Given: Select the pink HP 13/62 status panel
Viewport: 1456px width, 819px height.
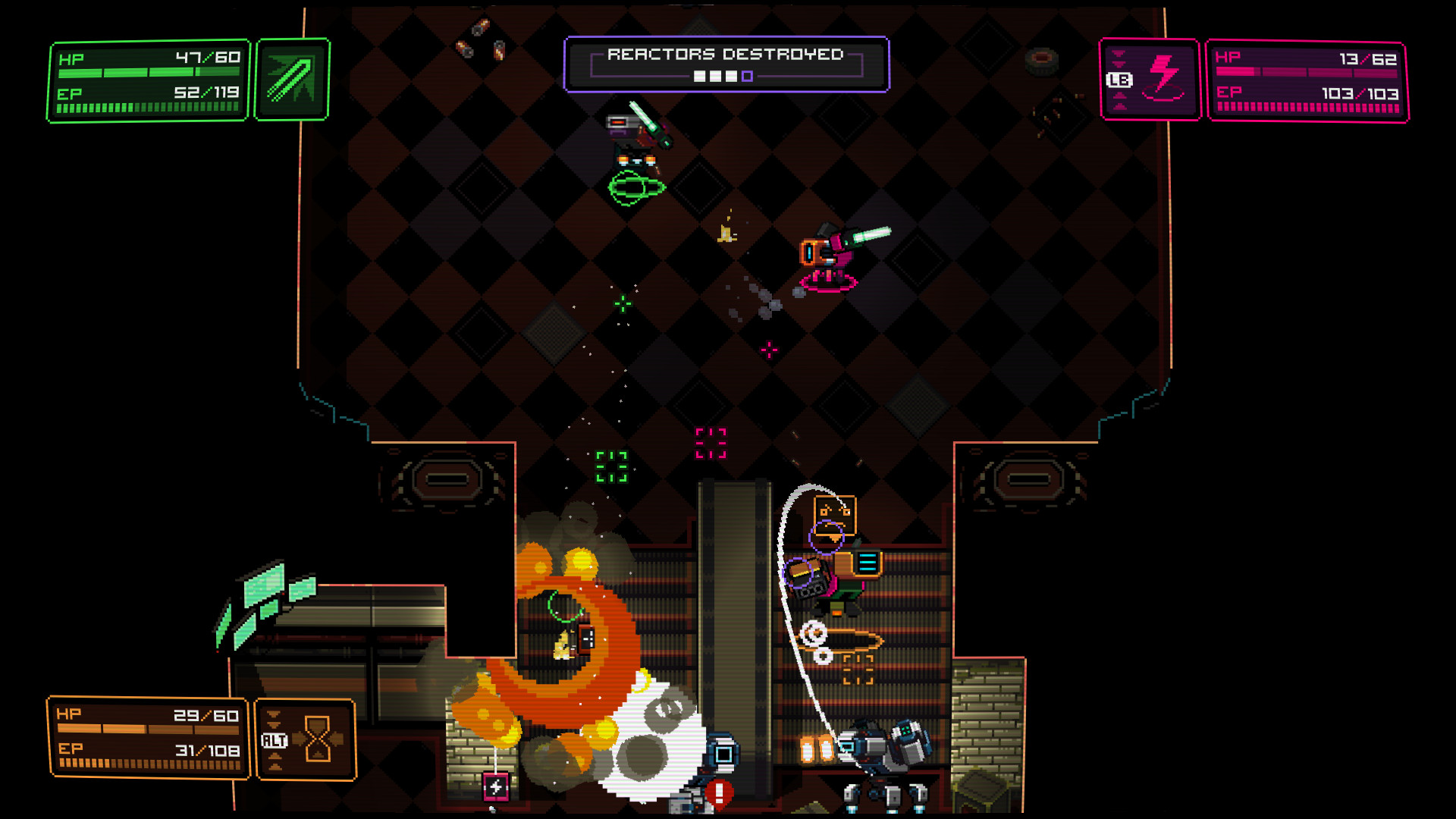Looking at the screenshot, I should tap(1307, 80).
